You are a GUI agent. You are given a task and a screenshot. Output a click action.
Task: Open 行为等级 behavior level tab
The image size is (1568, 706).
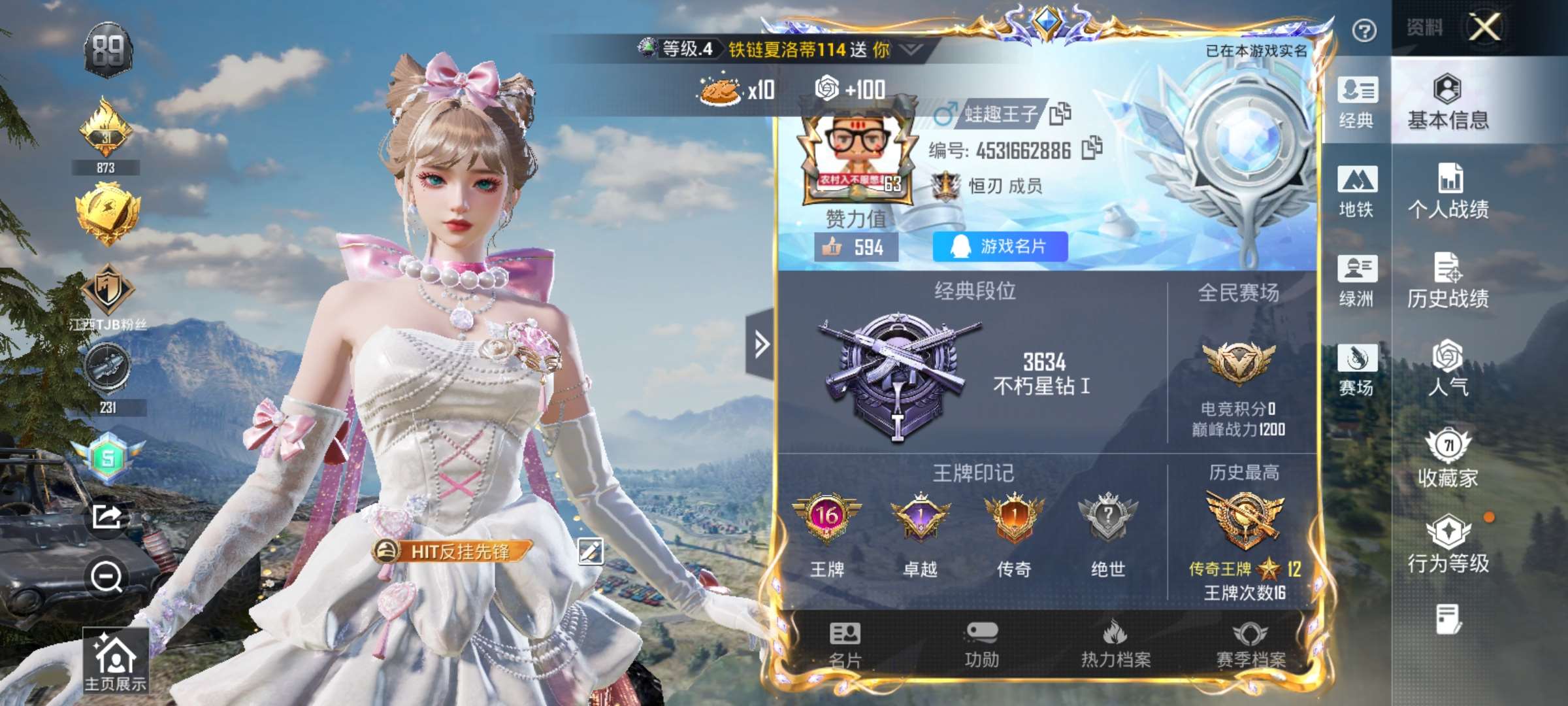click(1448, 544)
